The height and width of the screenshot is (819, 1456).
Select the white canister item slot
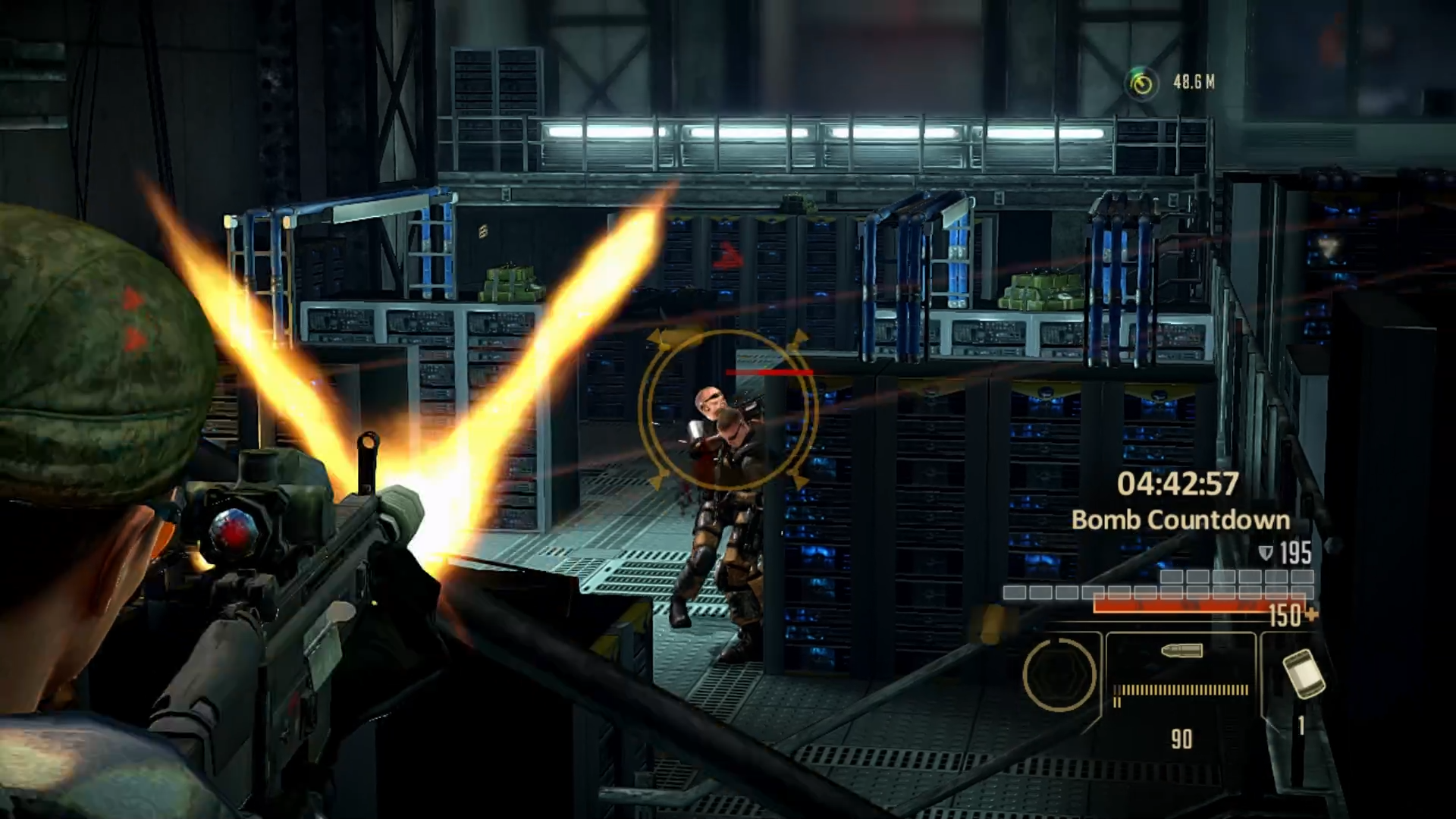[x=1303, y=673]
